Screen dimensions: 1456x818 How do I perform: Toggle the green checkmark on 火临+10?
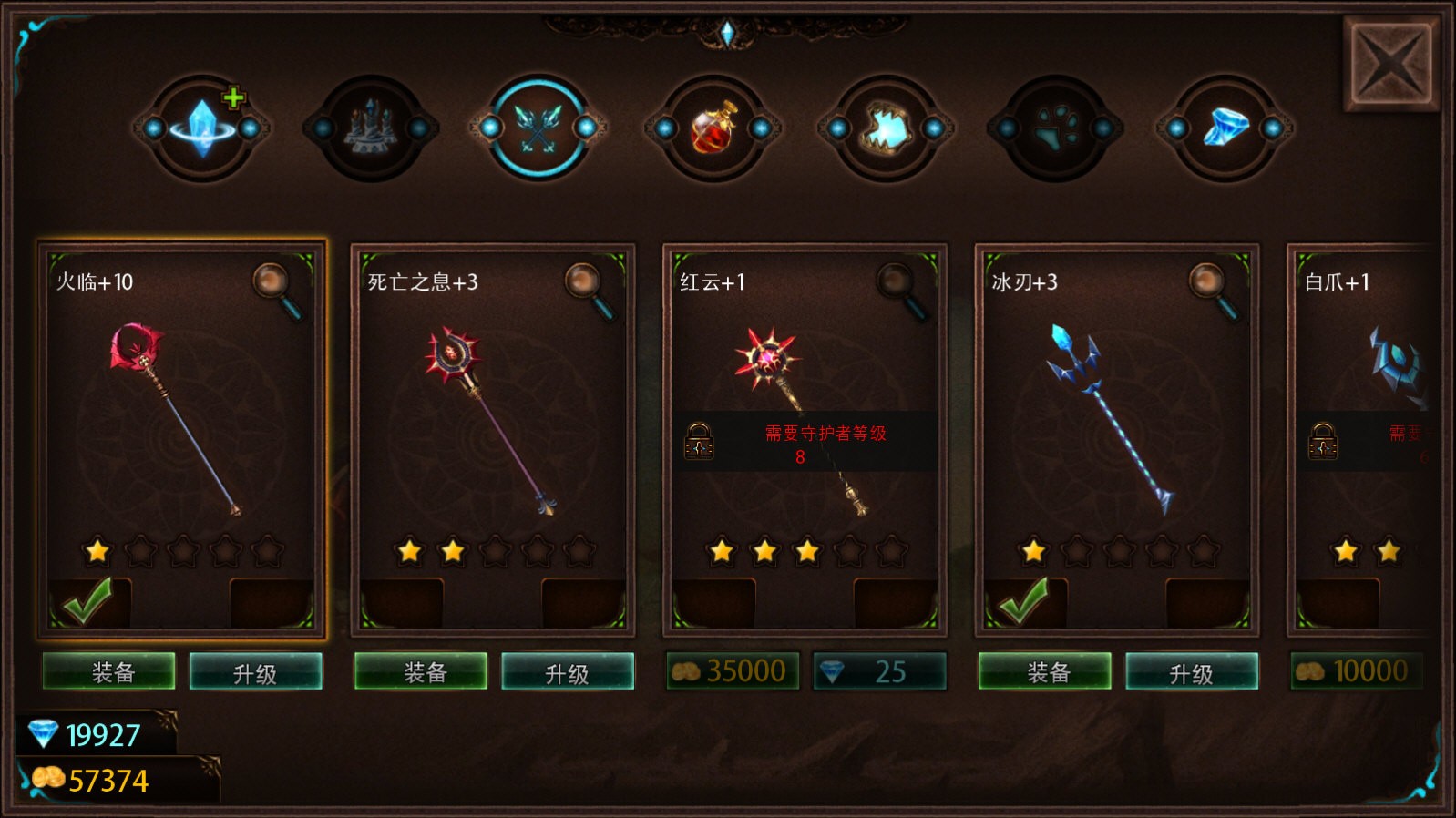coord(89,600)
